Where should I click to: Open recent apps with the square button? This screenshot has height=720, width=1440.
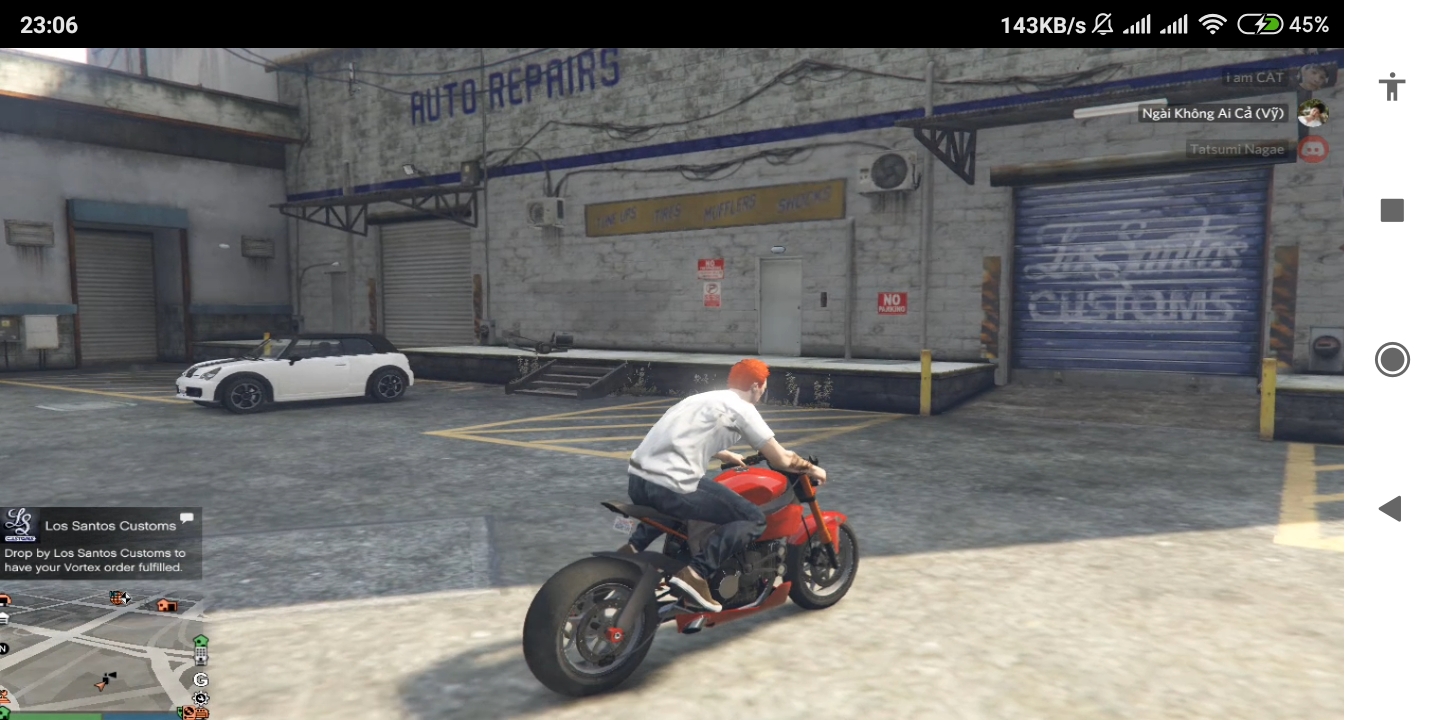click(1391, 210)
